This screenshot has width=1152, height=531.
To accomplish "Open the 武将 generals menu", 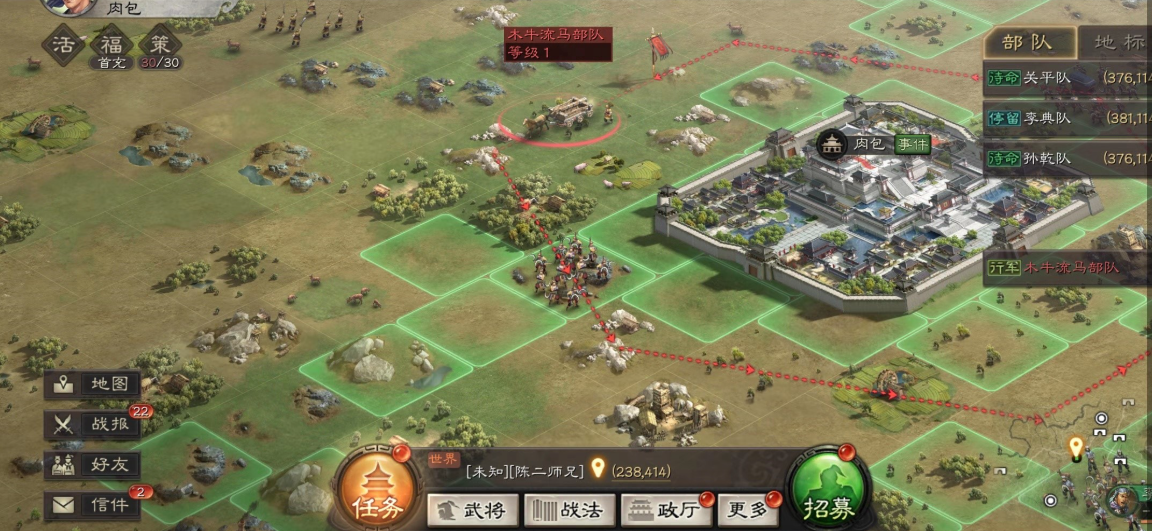I will [473, 510].
